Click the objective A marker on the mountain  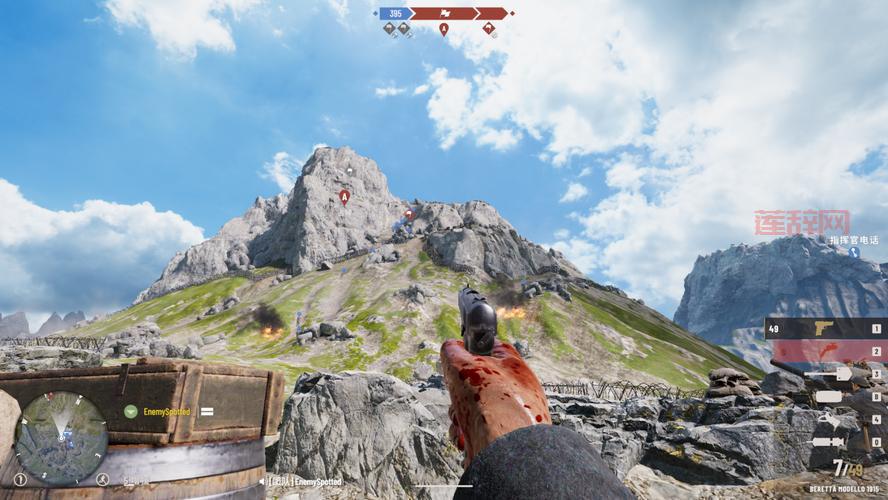(345, 196)
